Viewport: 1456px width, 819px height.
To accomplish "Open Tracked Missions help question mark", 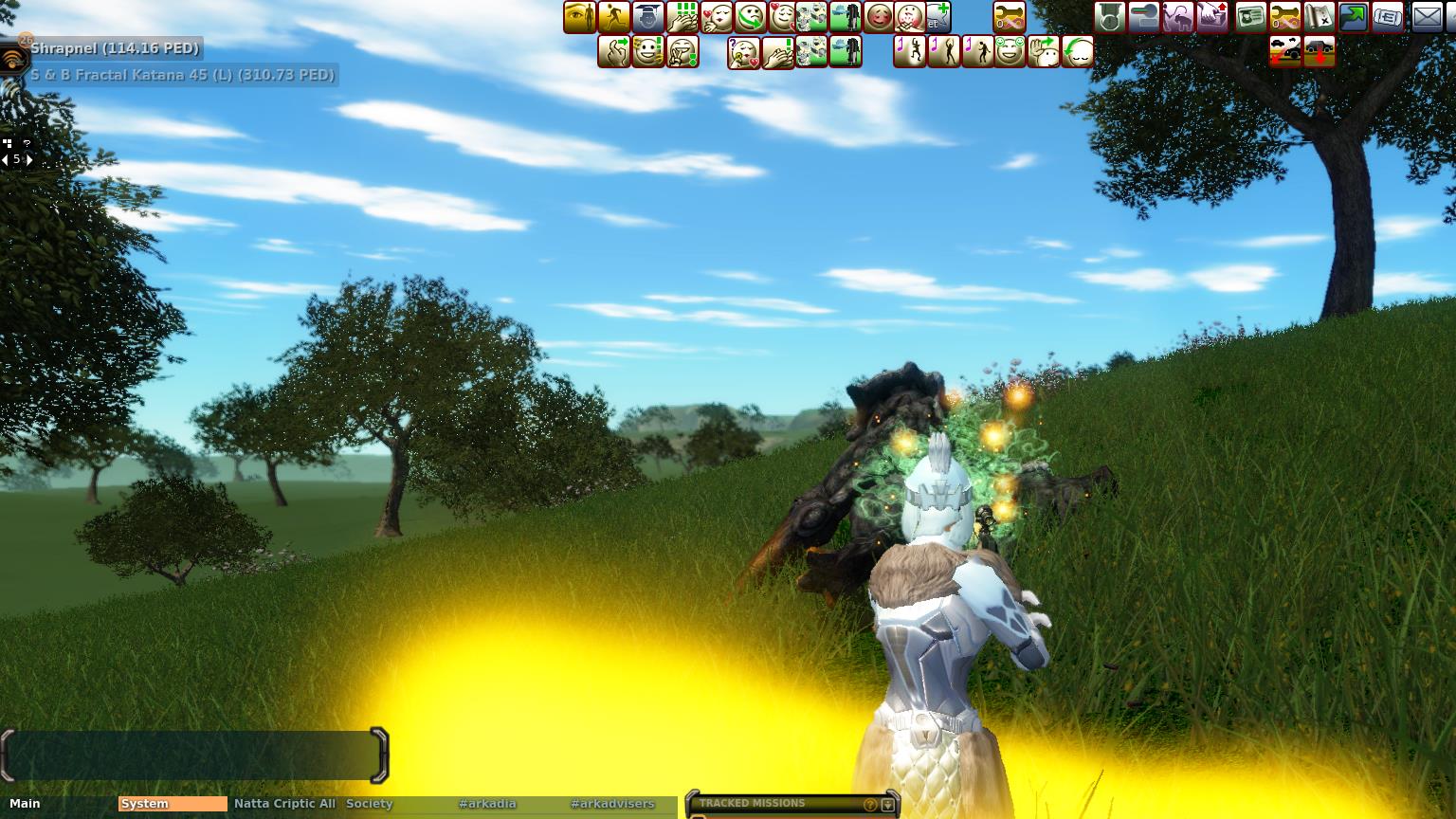I will 870,805.
